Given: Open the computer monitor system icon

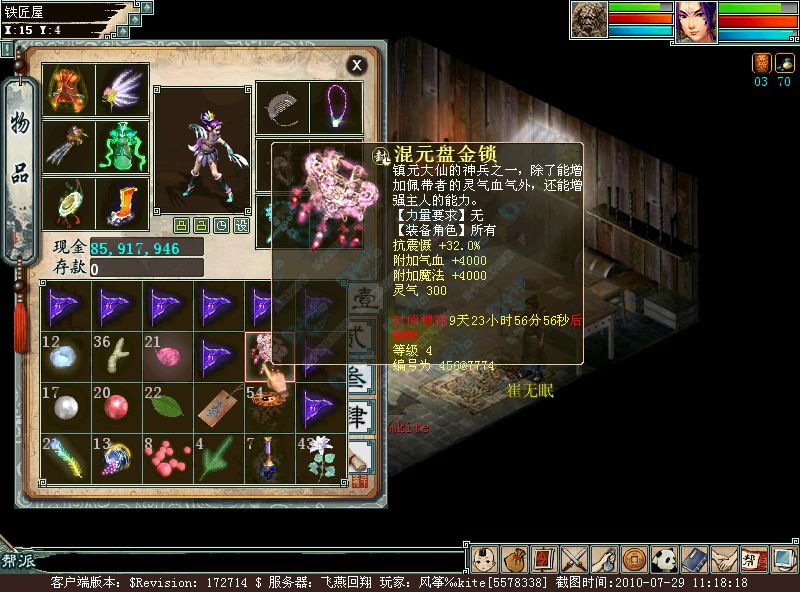Looking at the screenshot, I should [784, 558].
